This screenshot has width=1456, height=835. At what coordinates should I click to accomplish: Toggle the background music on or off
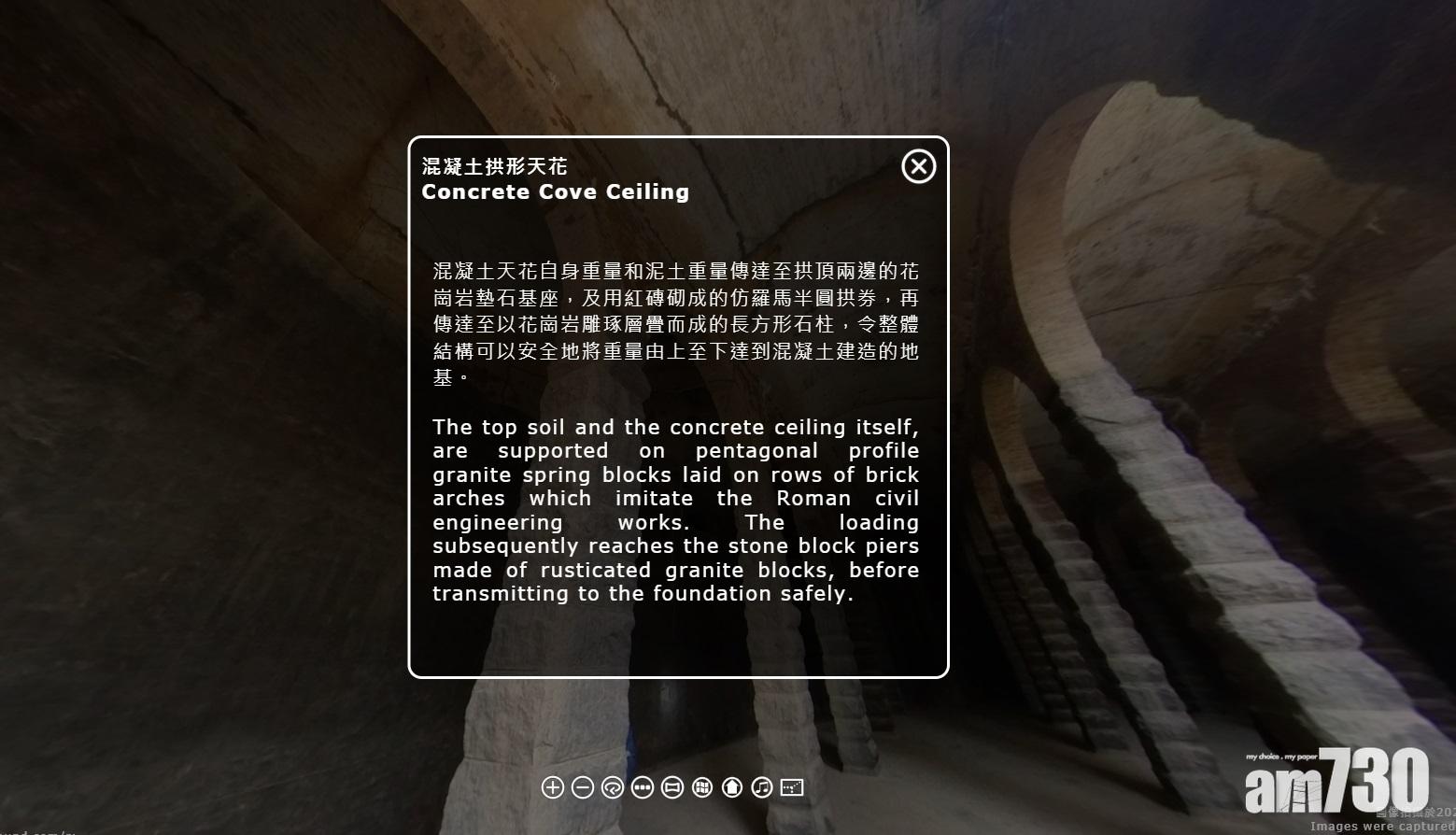tap(761, 787)
